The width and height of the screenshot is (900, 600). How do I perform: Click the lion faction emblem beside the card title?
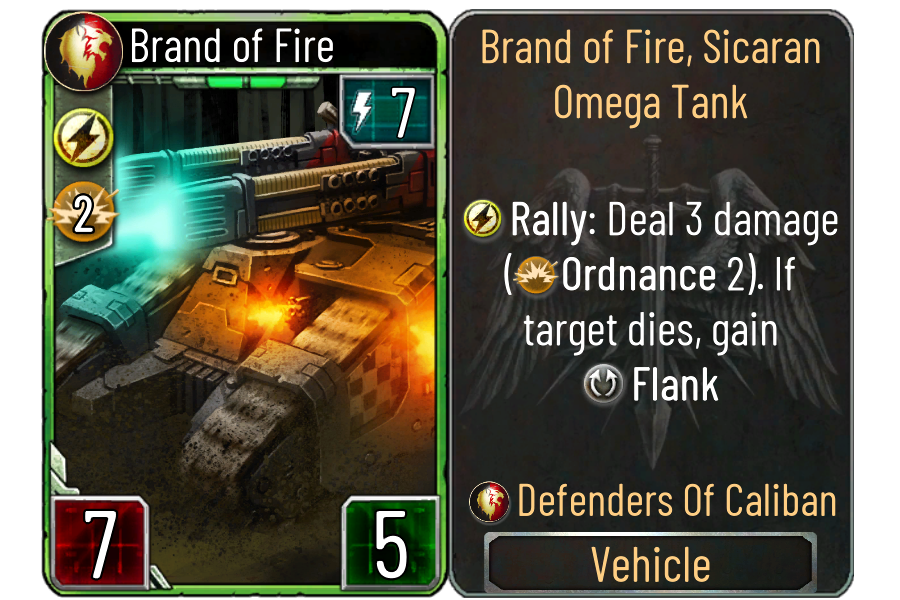[84, 44]
